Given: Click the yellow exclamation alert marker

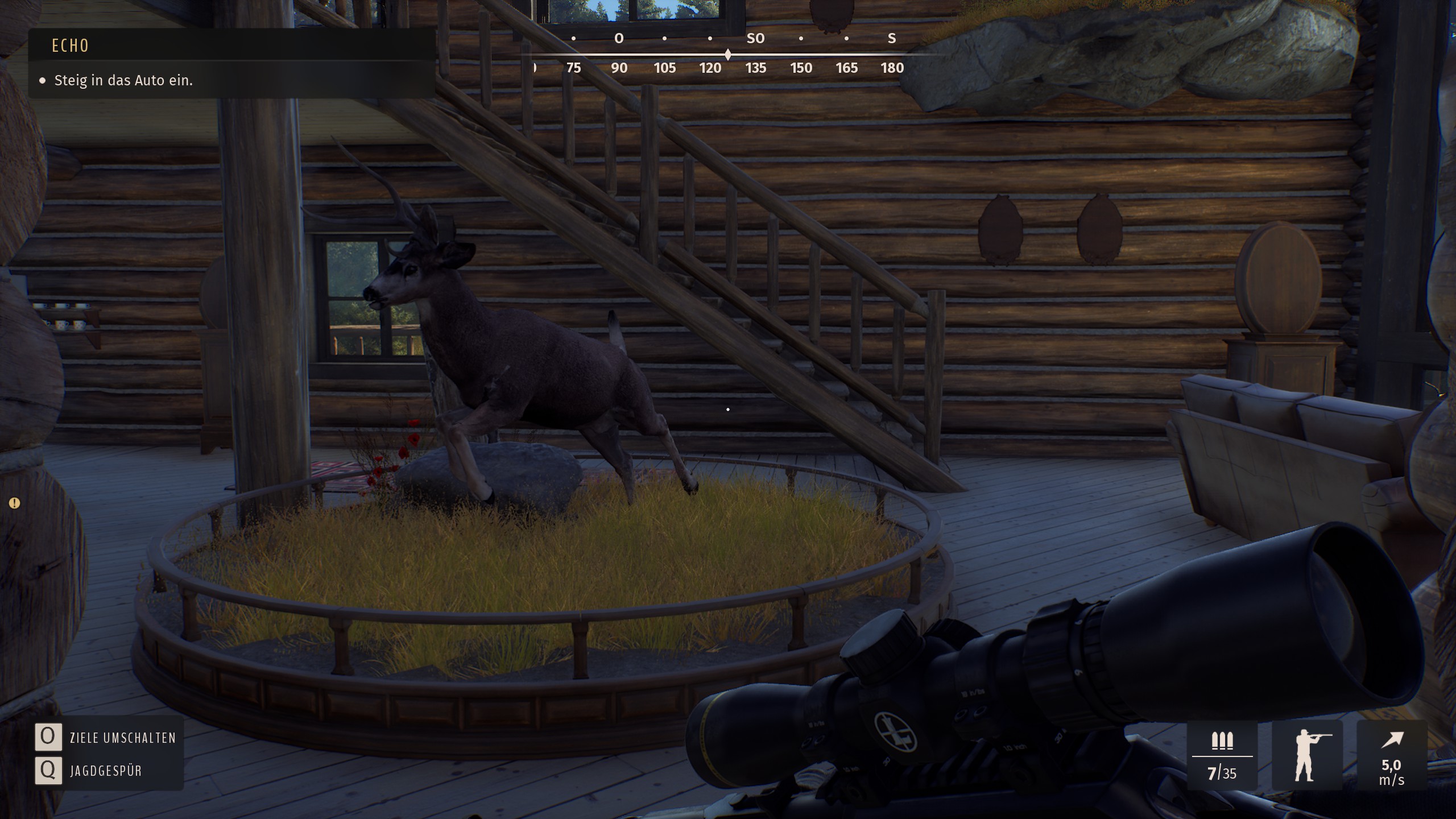Looking at the screenshot, I should [15, 503].
